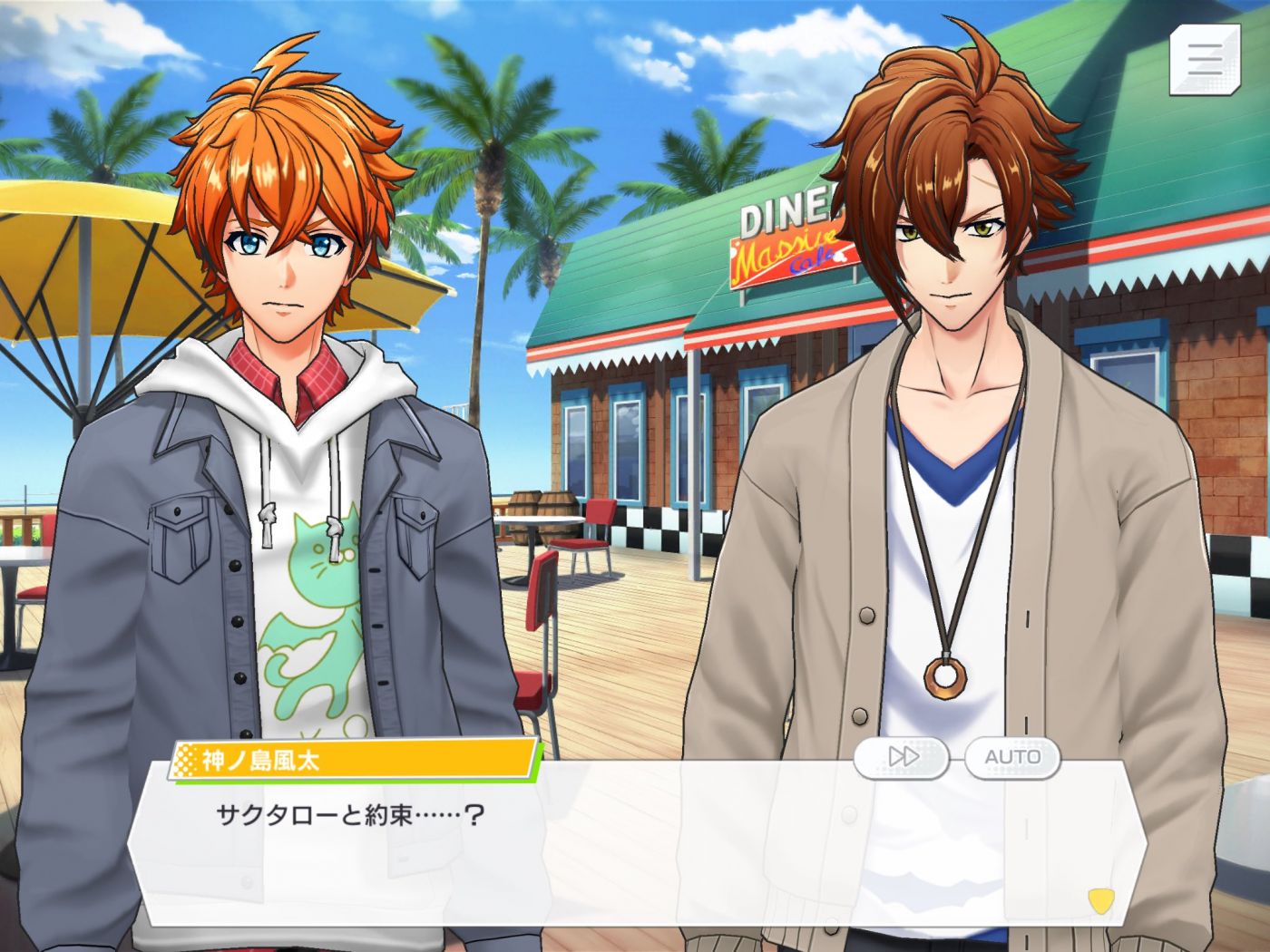Toggle AUTO dialogue playback
The height and width of the screenshot is (952, 1270).
point(1012,757)
